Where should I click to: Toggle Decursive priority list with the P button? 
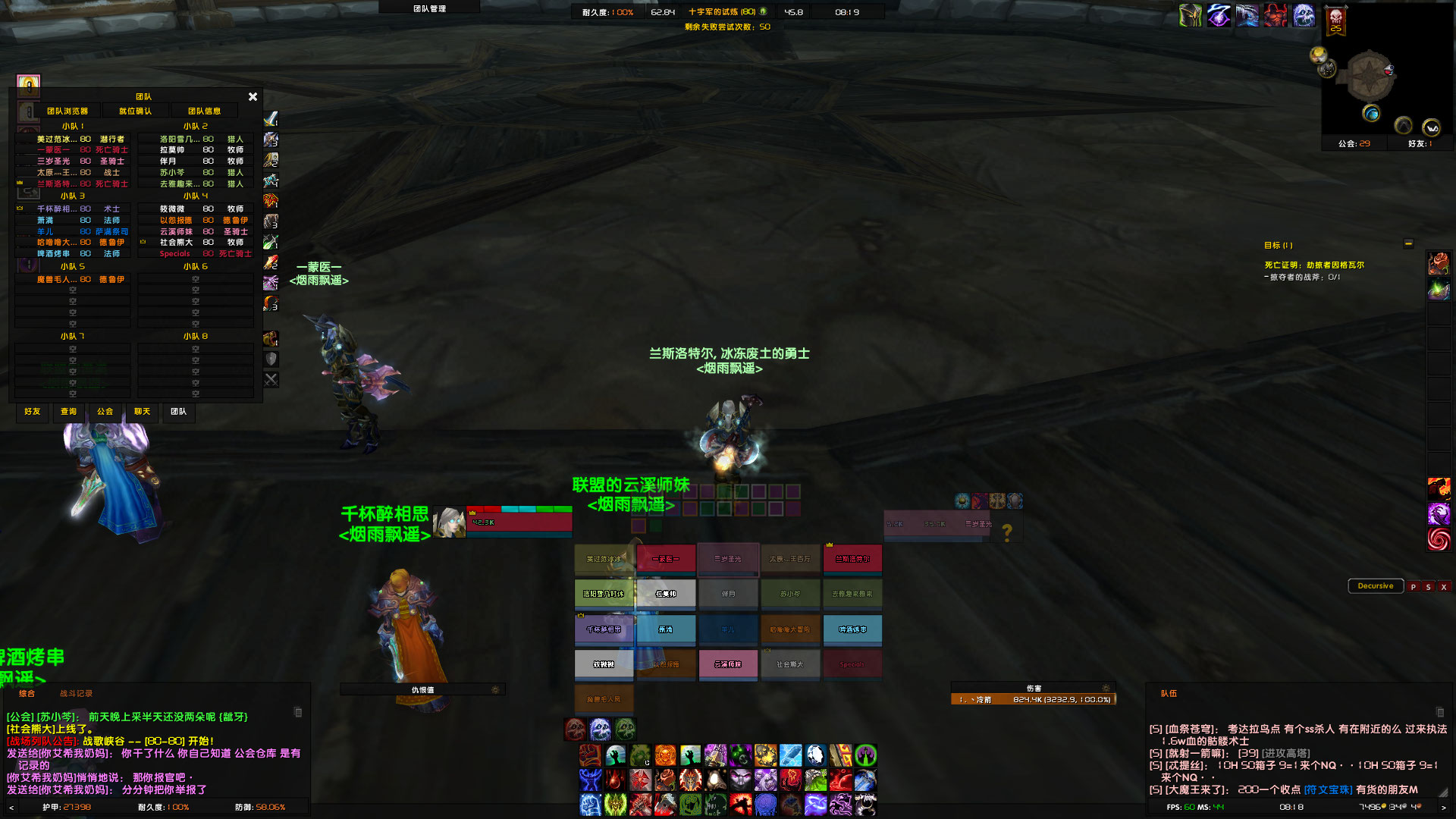point(1412,586)
